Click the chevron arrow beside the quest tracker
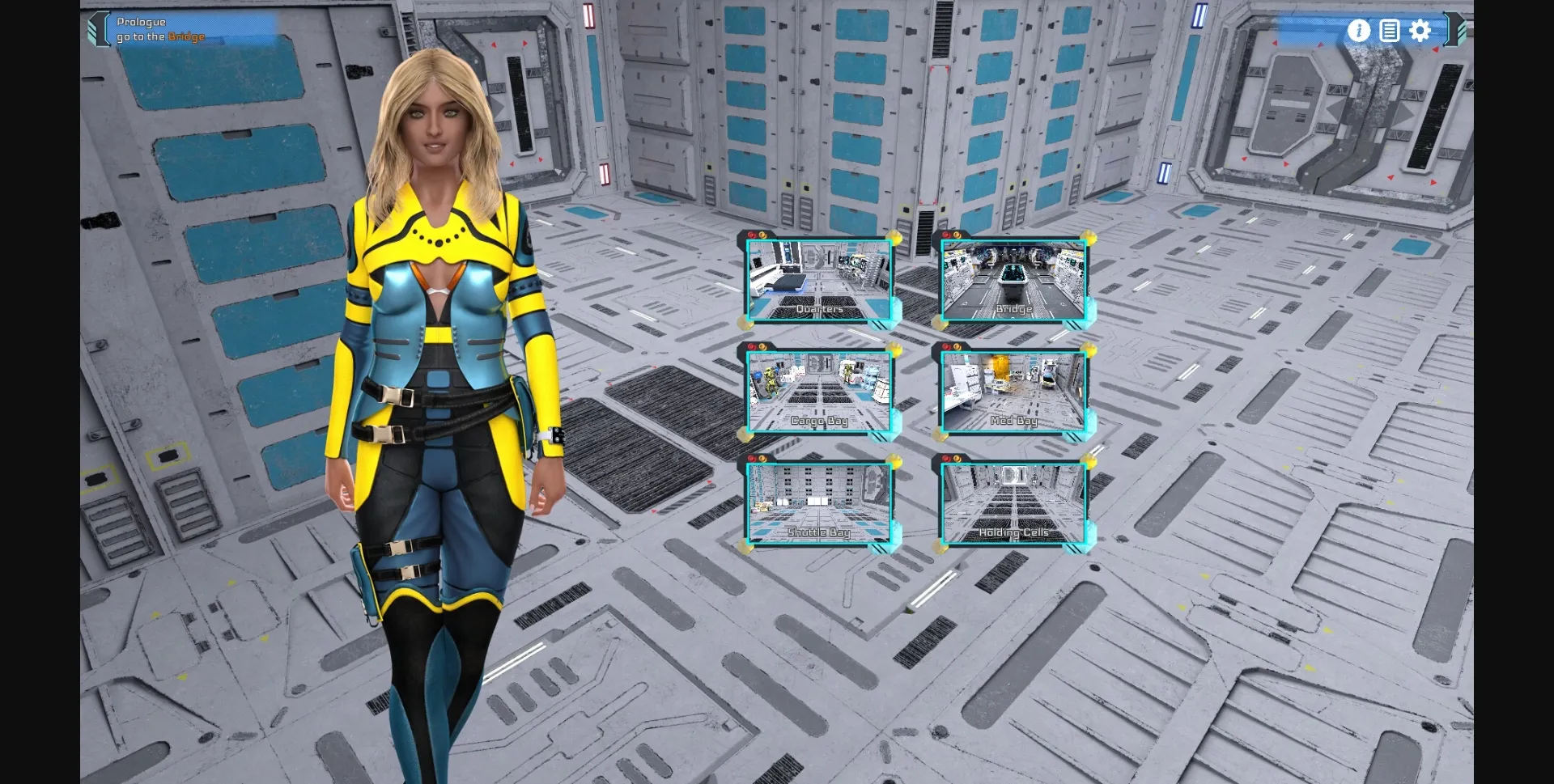The image size is (1554, 784). coord(97,28)
